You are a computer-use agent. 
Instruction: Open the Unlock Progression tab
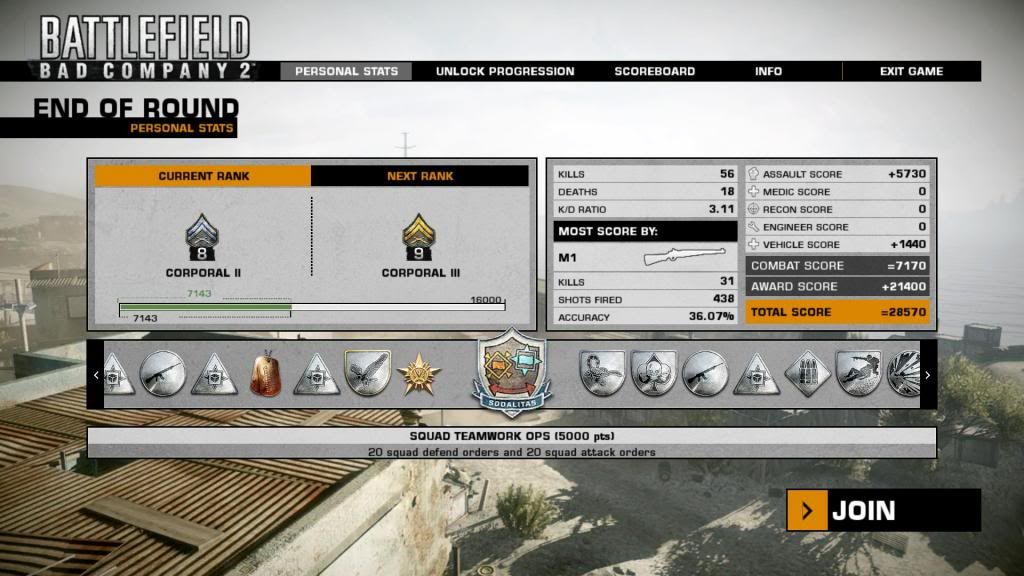click(505, 71)
